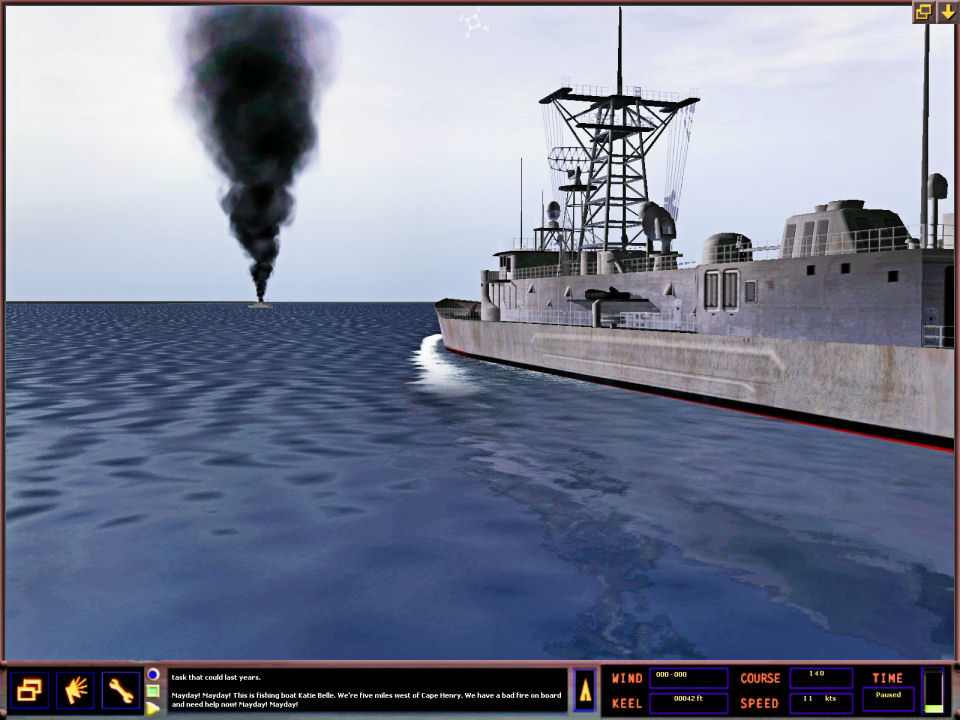Click the yellow down arrow button

click(947, 12)
